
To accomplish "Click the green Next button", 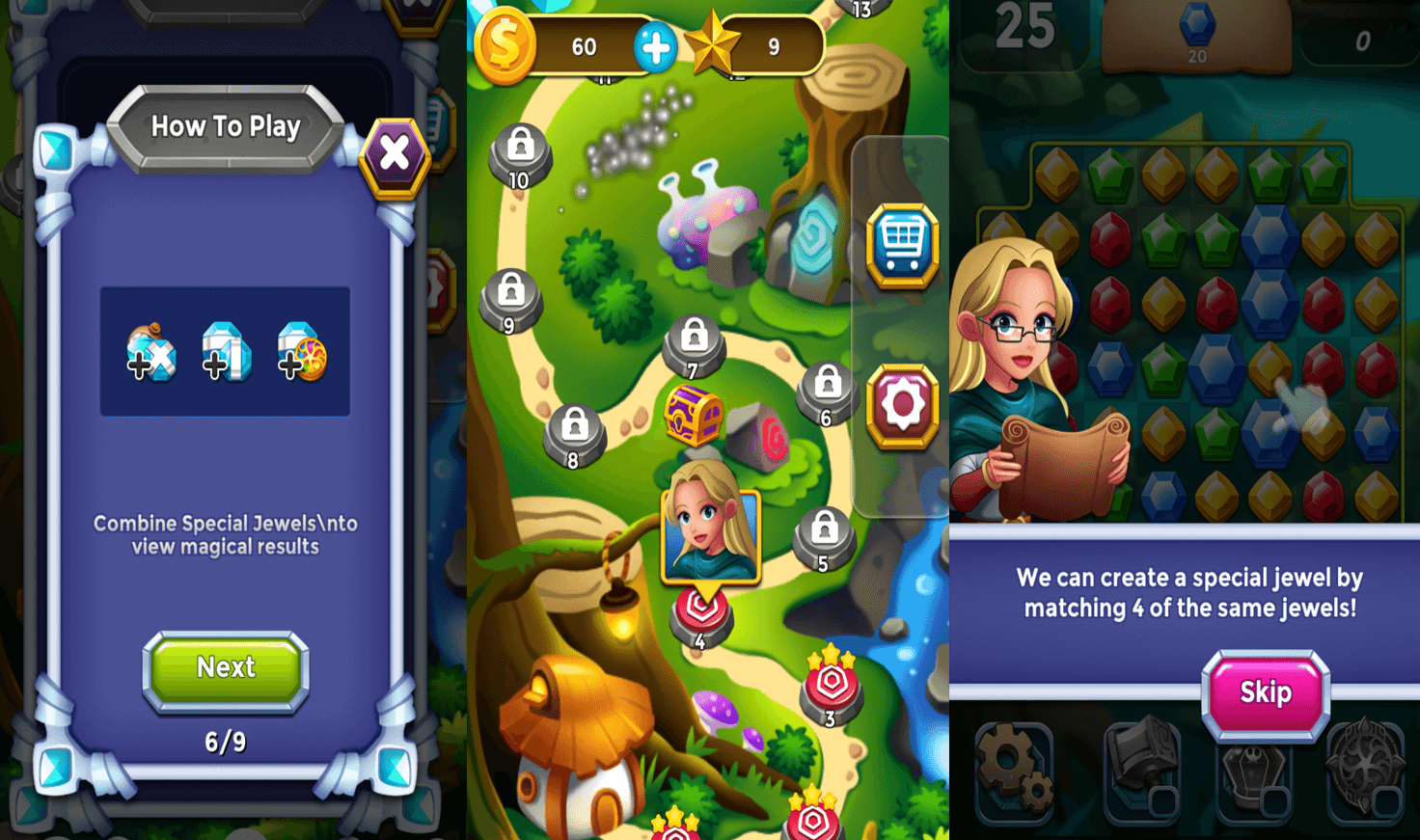I will [x=226, y=669].
